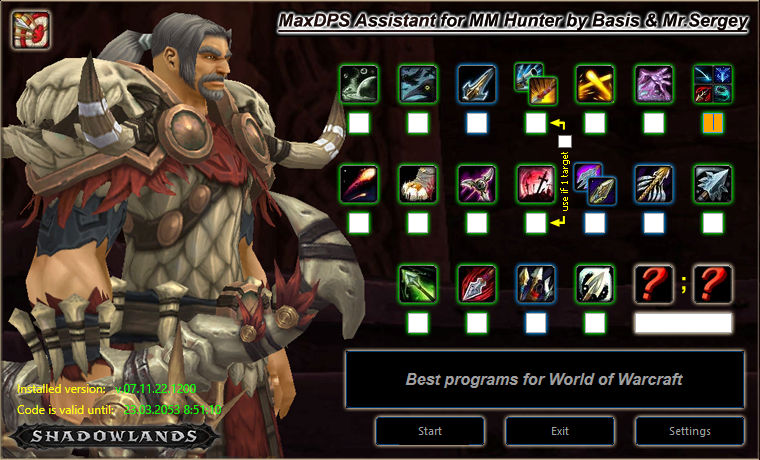The height and width of the screenshot is (460, 760).
Task: Choose the red graveyard cross ability
Action: pos(536,184)
